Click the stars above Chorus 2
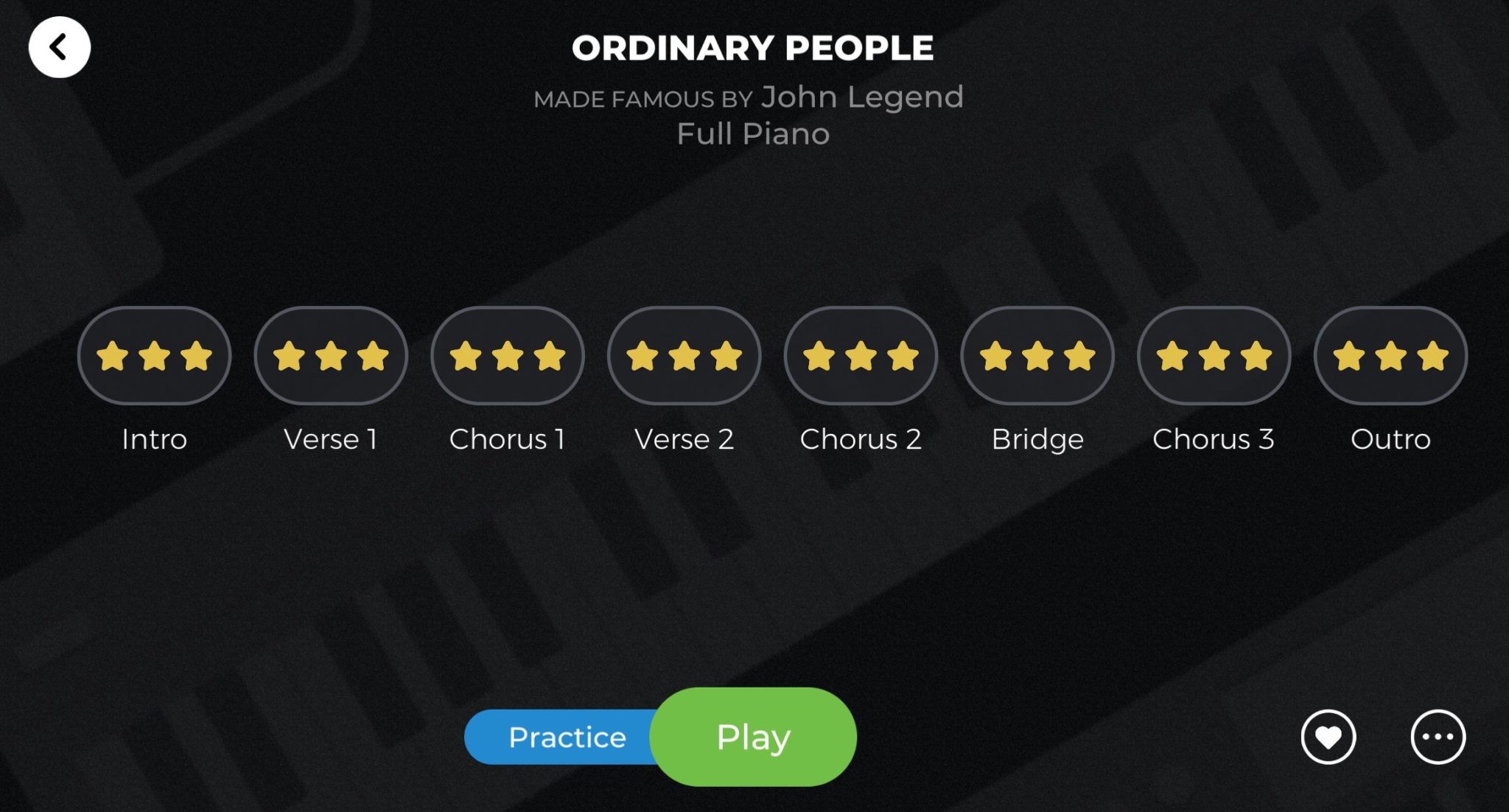 (860, 355)
